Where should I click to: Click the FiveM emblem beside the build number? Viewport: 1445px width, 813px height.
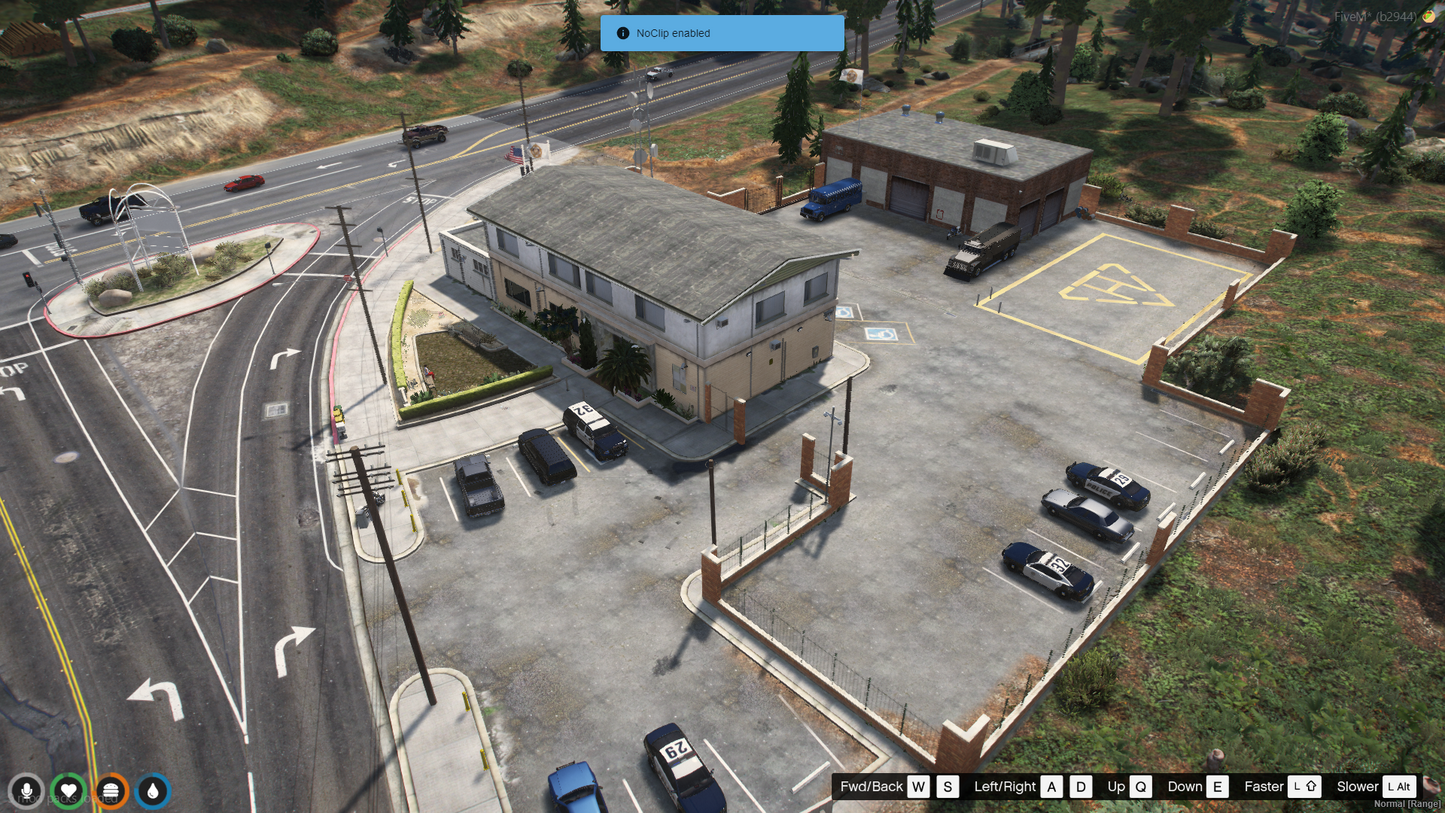(x=1430, y=17)
